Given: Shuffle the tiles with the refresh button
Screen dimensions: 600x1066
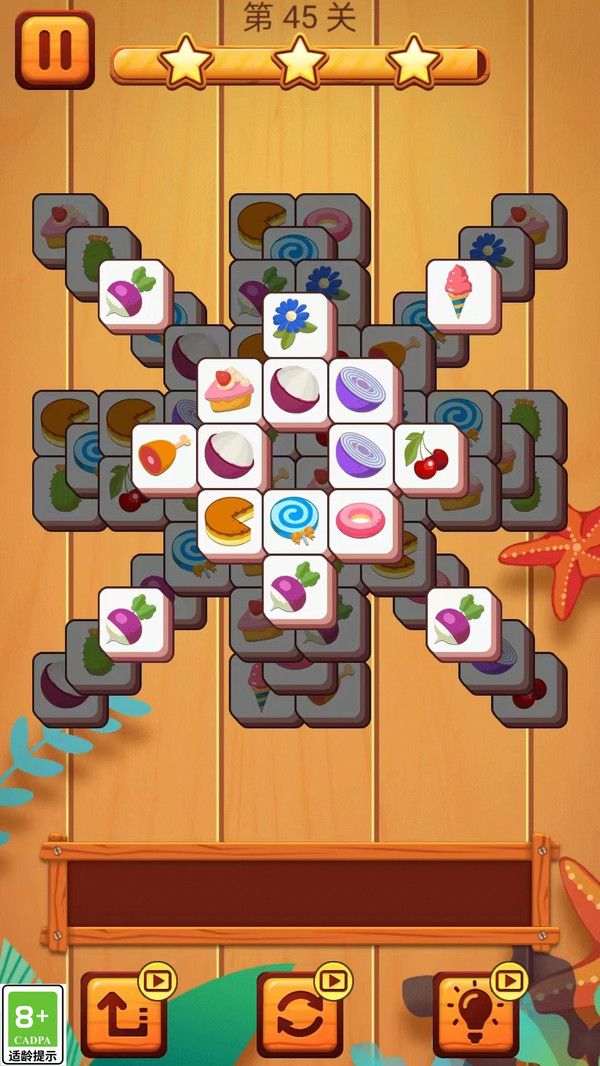Looking at the screenshot, I should tap(298, 1015).
